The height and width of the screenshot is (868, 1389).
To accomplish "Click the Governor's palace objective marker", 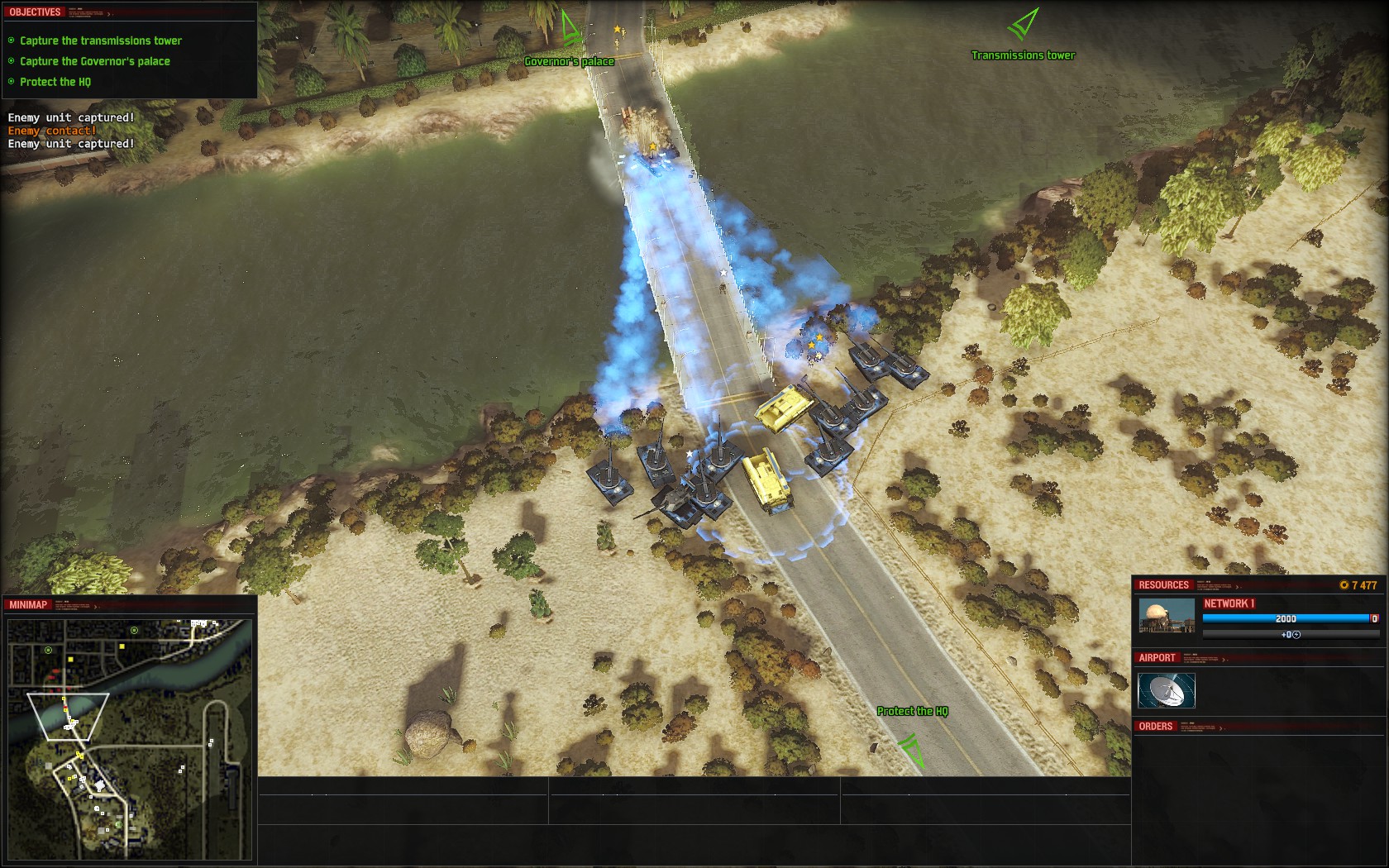I will coord(570,30).
